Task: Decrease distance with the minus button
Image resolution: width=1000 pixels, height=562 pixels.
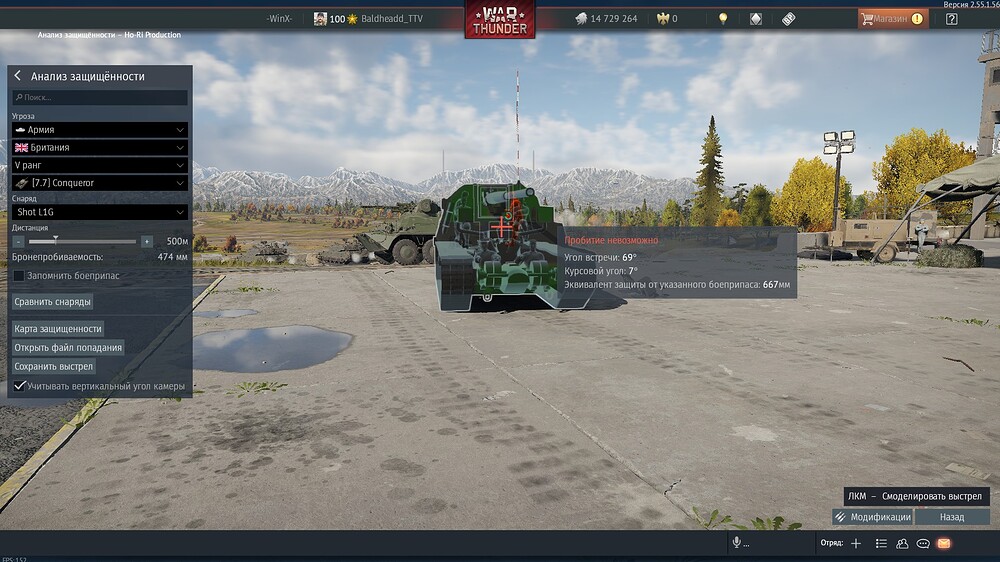Action: 18,242
